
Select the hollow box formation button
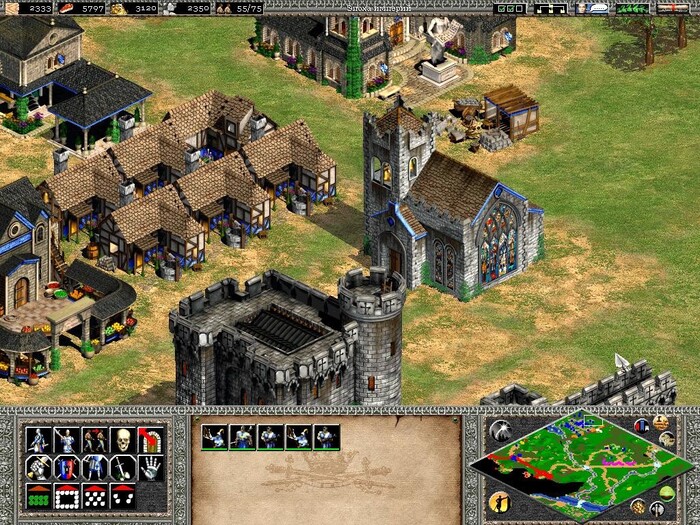[x=66, y=494]
